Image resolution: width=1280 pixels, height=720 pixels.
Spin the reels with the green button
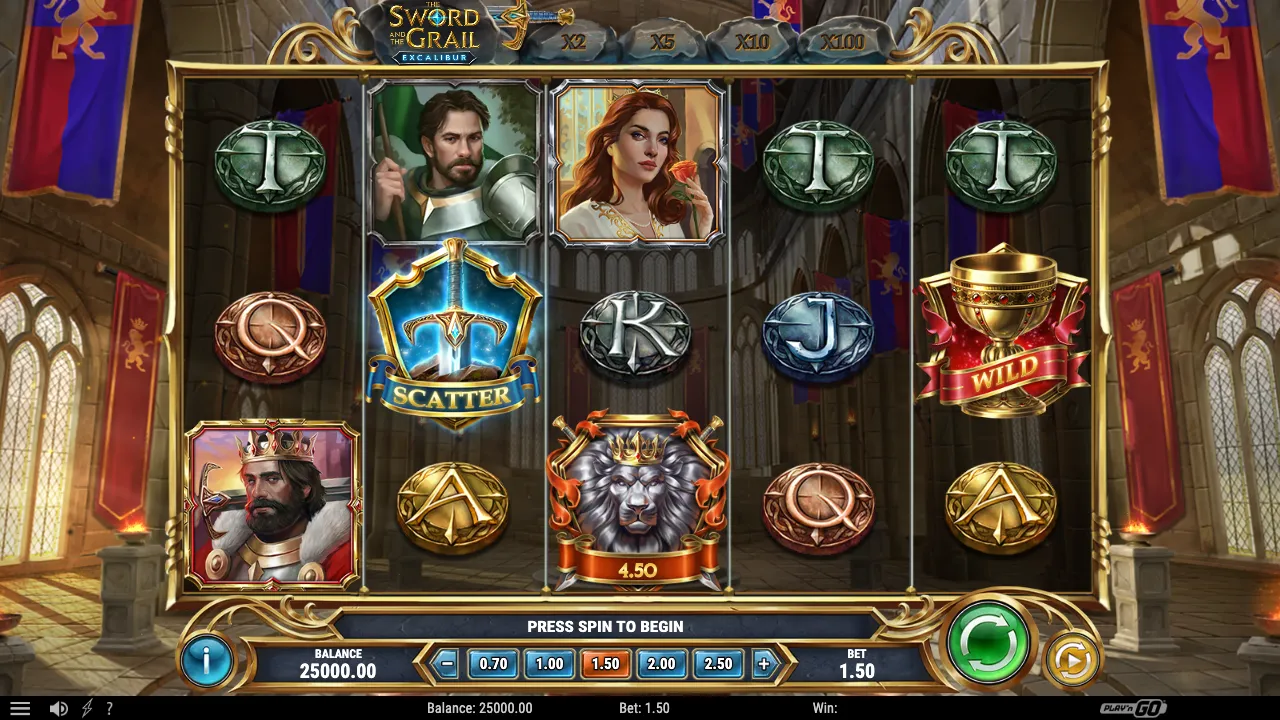(x=988, y=642)
